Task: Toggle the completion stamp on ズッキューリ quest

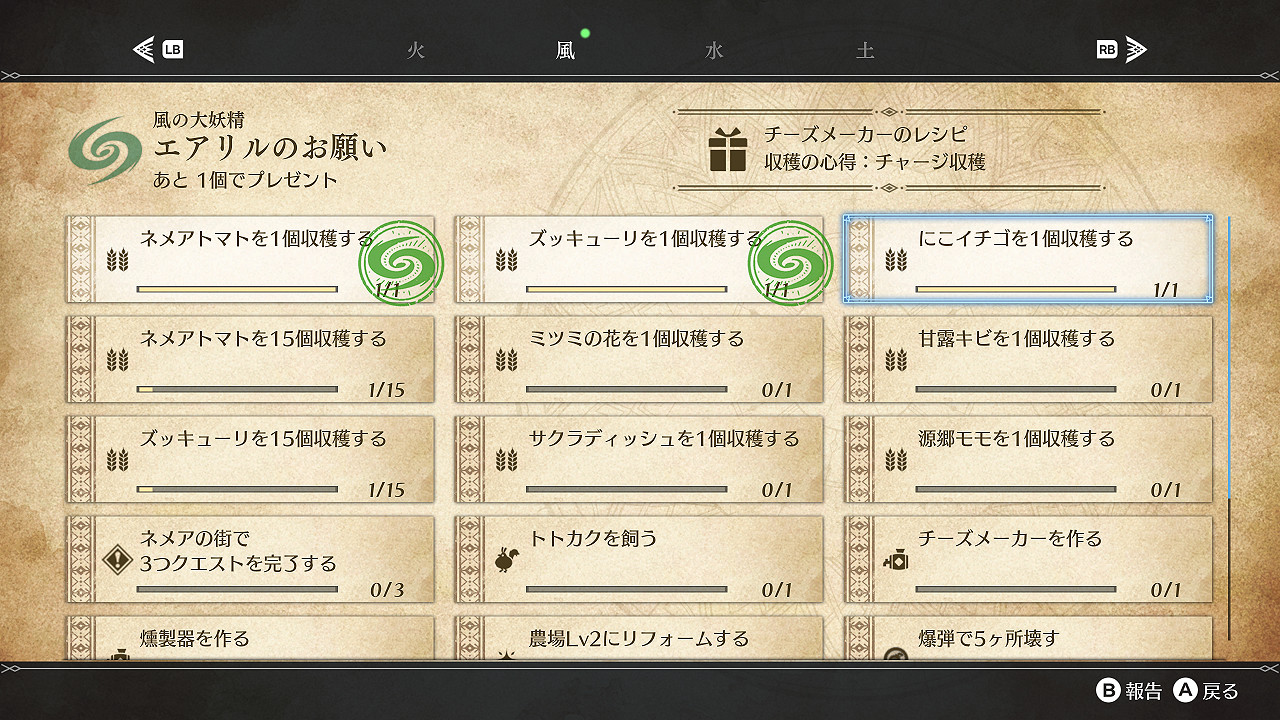Action: tap(790, 260)
